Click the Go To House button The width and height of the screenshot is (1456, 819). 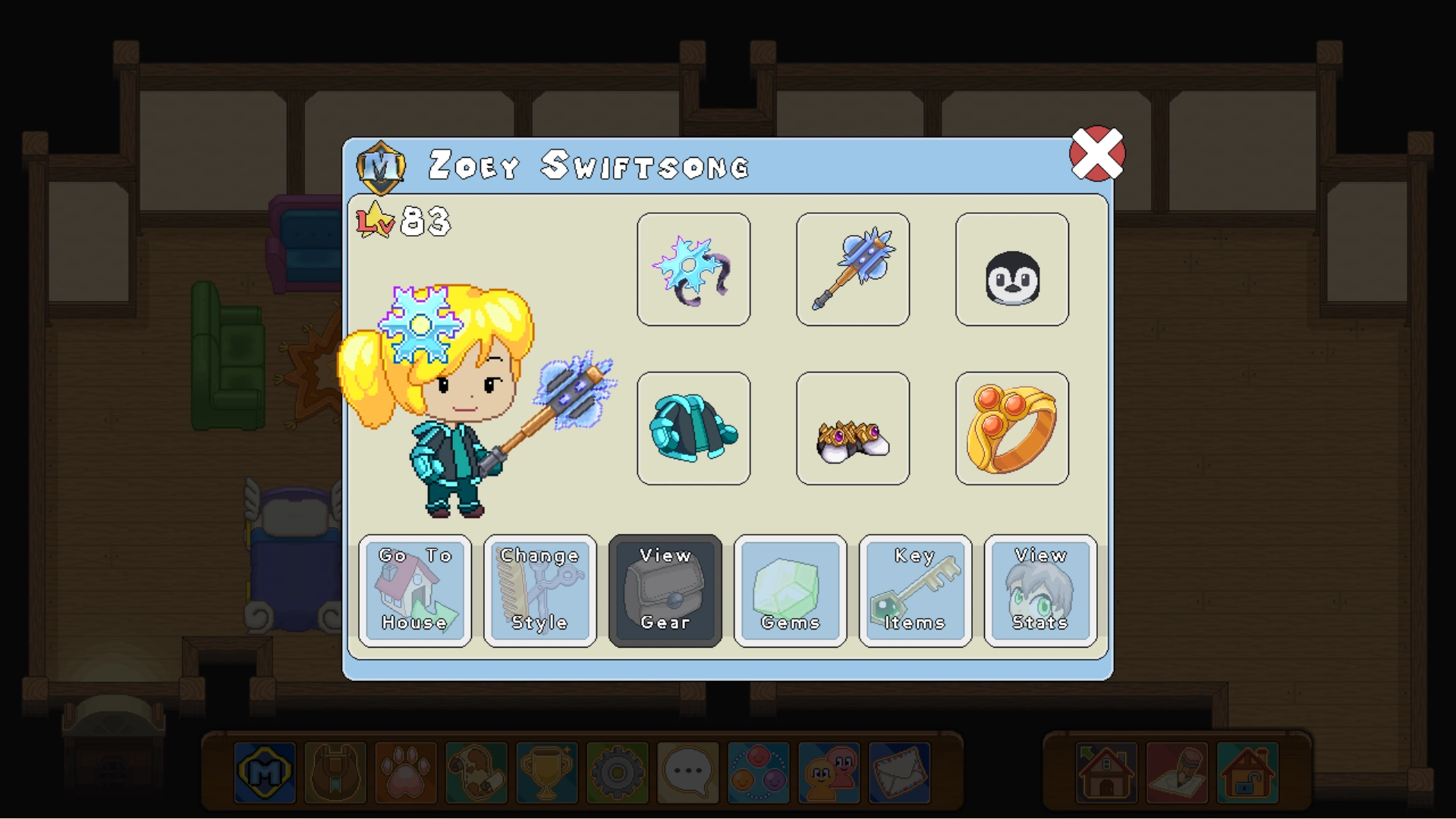[x=416, y=591]
